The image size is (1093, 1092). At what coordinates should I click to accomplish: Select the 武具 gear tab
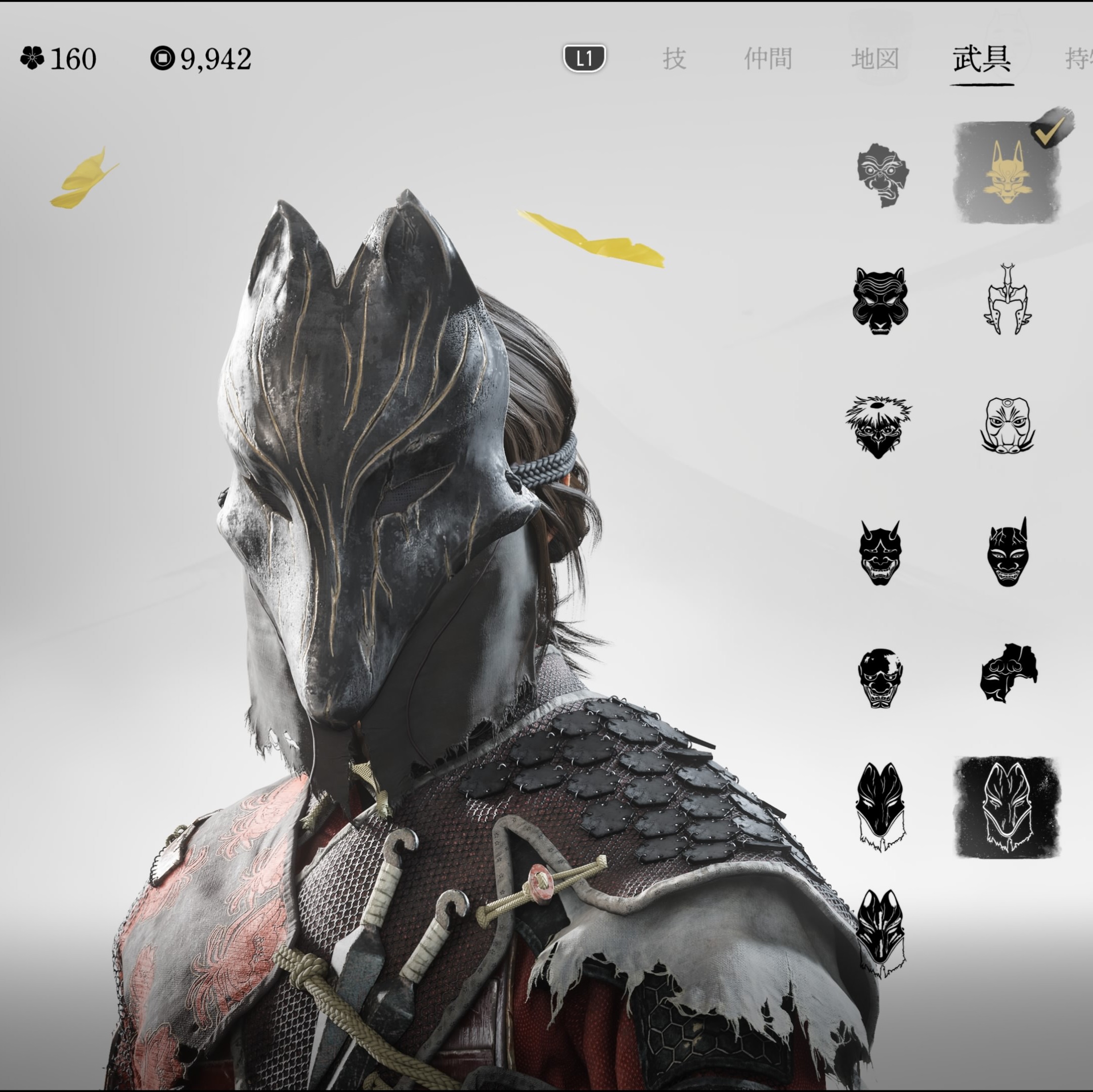(982, 58)
